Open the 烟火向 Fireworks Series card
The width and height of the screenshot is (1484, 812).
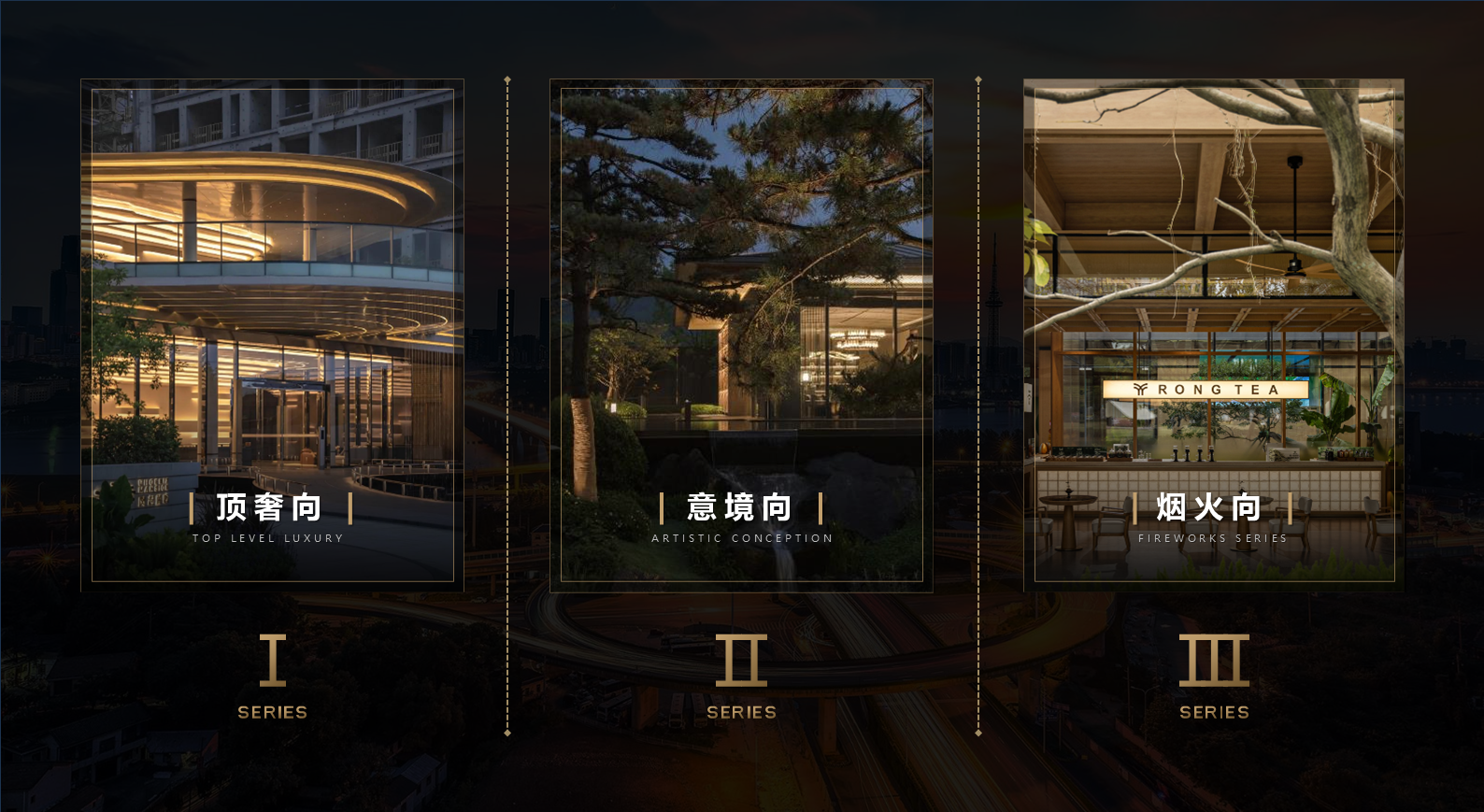[x=1213, y=335]
